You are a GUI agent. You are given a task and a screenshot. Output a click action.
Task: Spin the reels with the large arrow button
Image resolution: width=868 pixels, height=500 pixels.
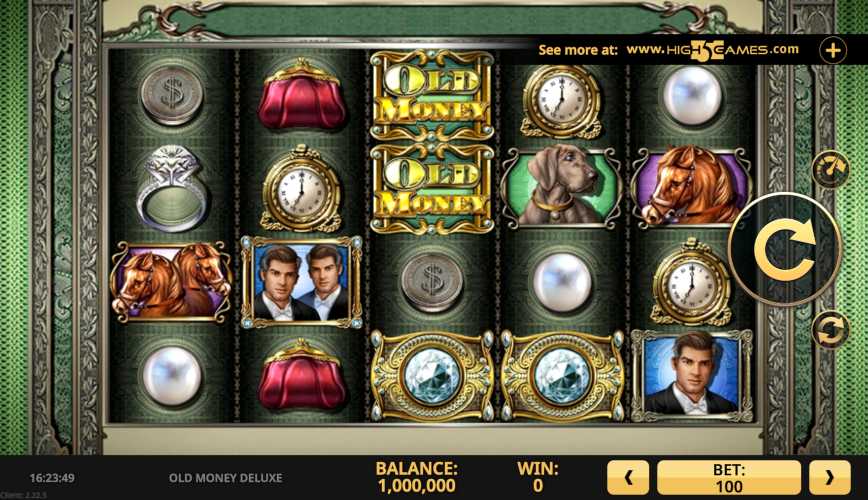pyautogui.click(x=785, y=249)
